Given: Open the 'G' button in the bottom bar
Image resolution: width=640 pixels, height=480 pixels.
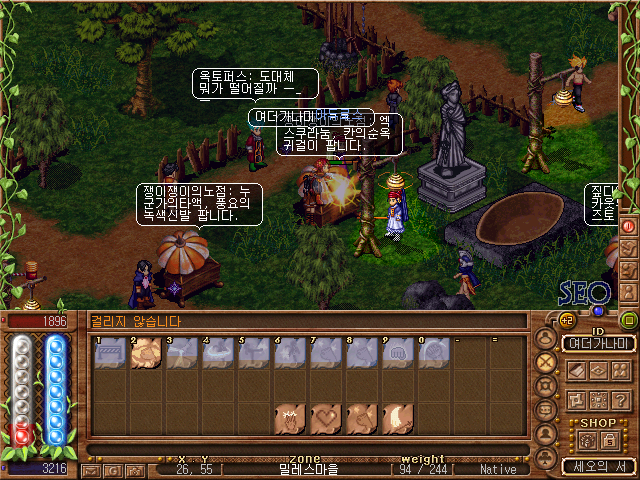Looking at the screenshot, I should click(113, 469).
